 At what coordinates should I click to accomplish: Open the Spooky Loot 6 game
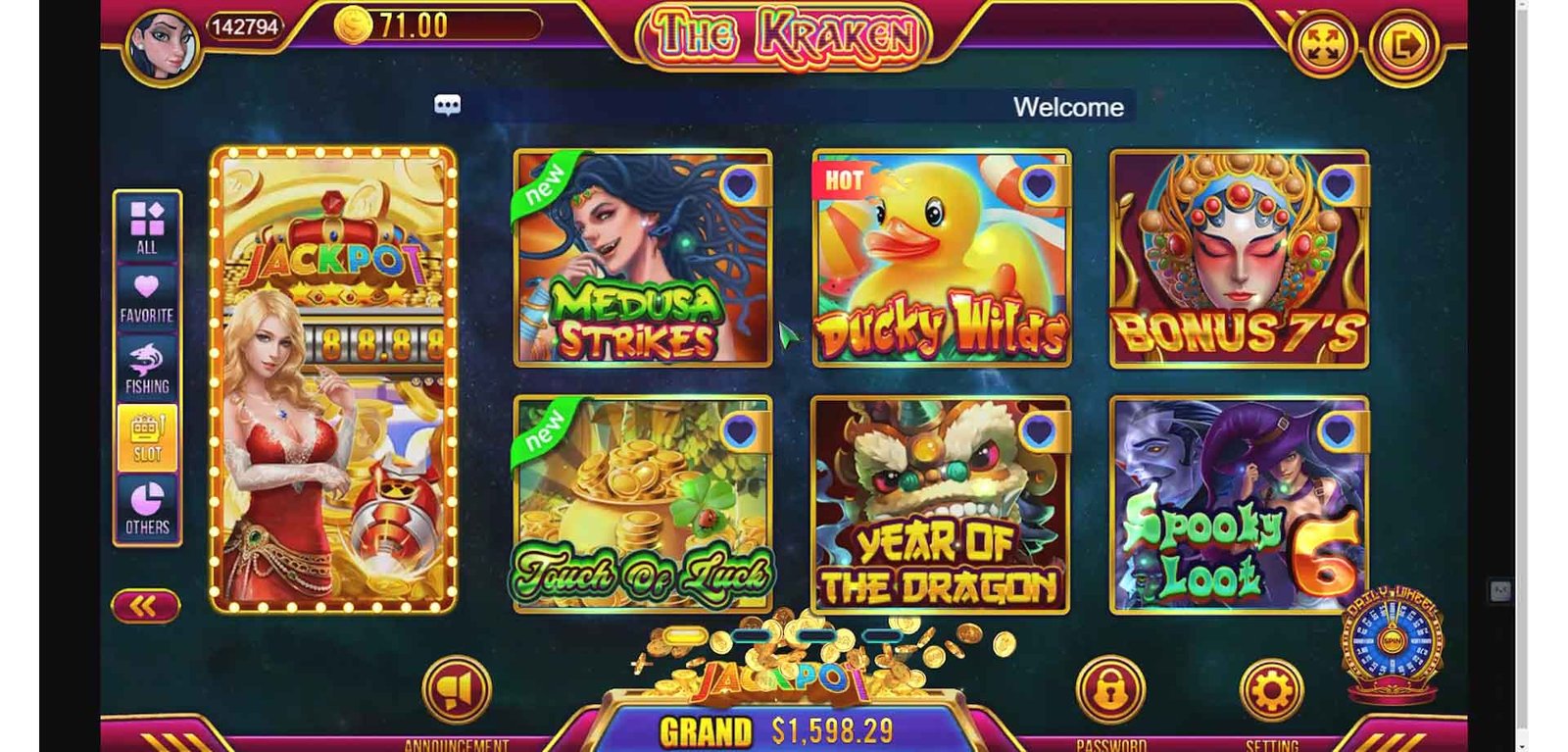(1239, 505)
